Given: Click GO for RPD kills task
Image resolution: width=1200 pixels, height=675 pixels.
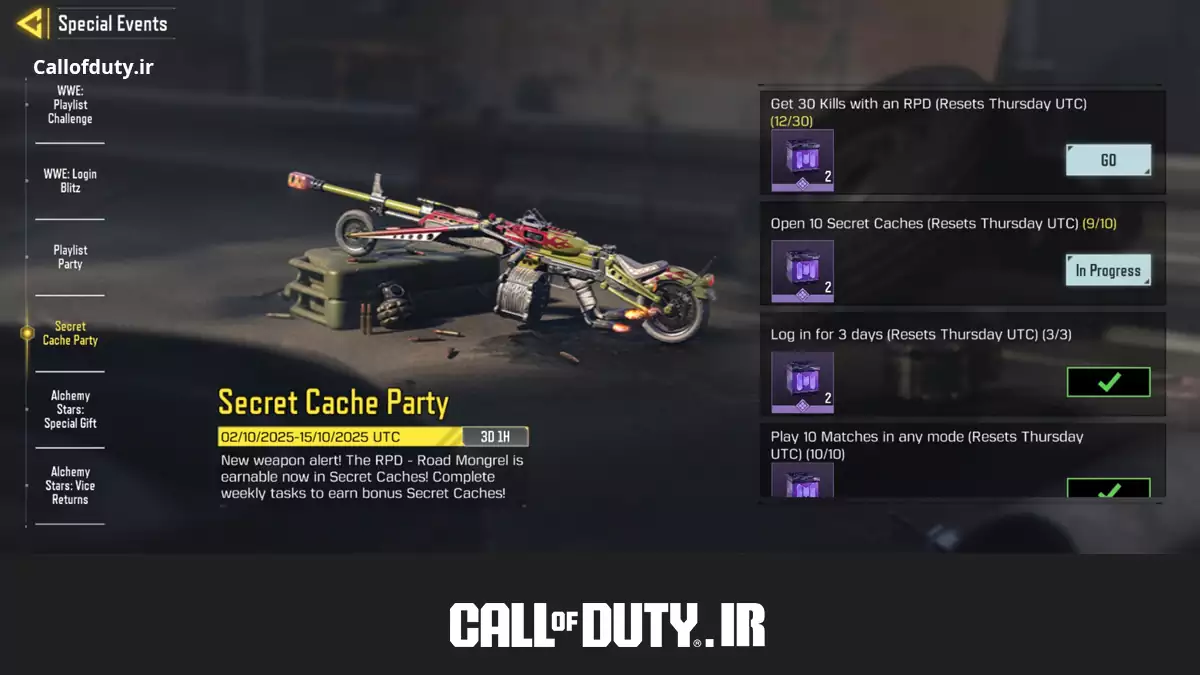Looking at the screenshot, I should pyautogui.click(x=1108, y=160).
